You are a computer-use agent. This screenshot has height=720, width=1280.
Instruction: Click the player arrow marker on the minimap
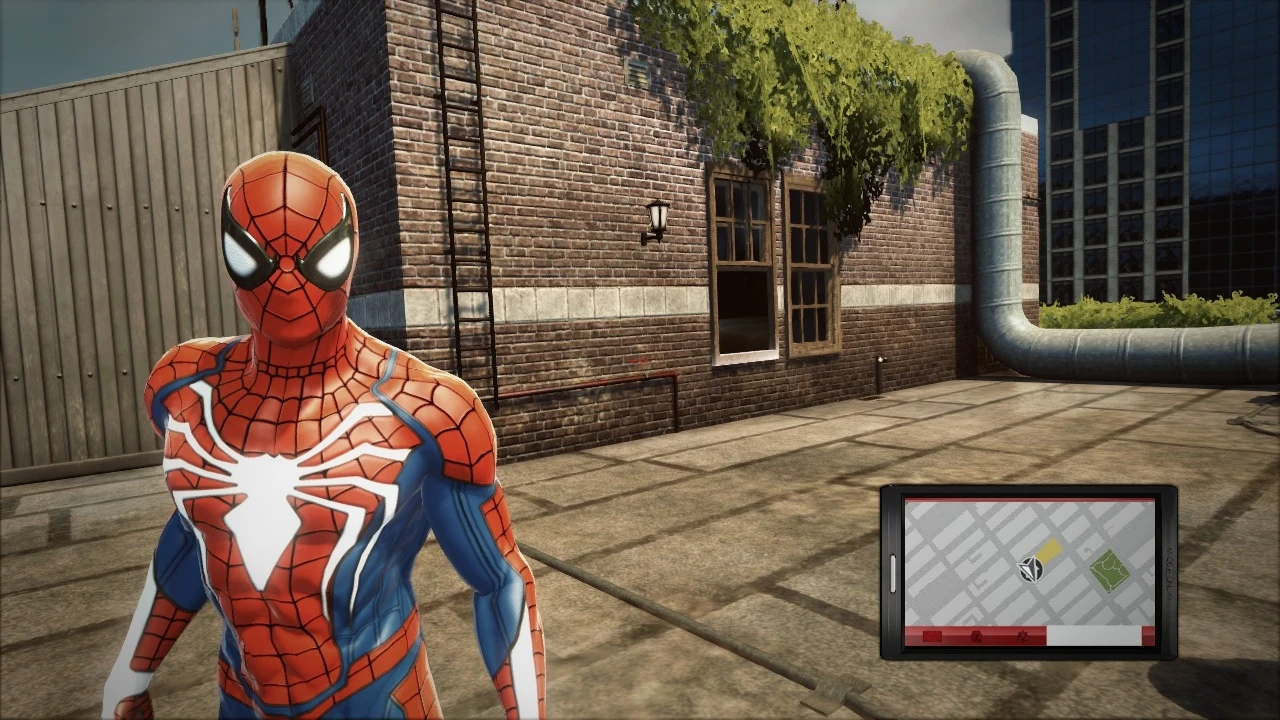1030,567
